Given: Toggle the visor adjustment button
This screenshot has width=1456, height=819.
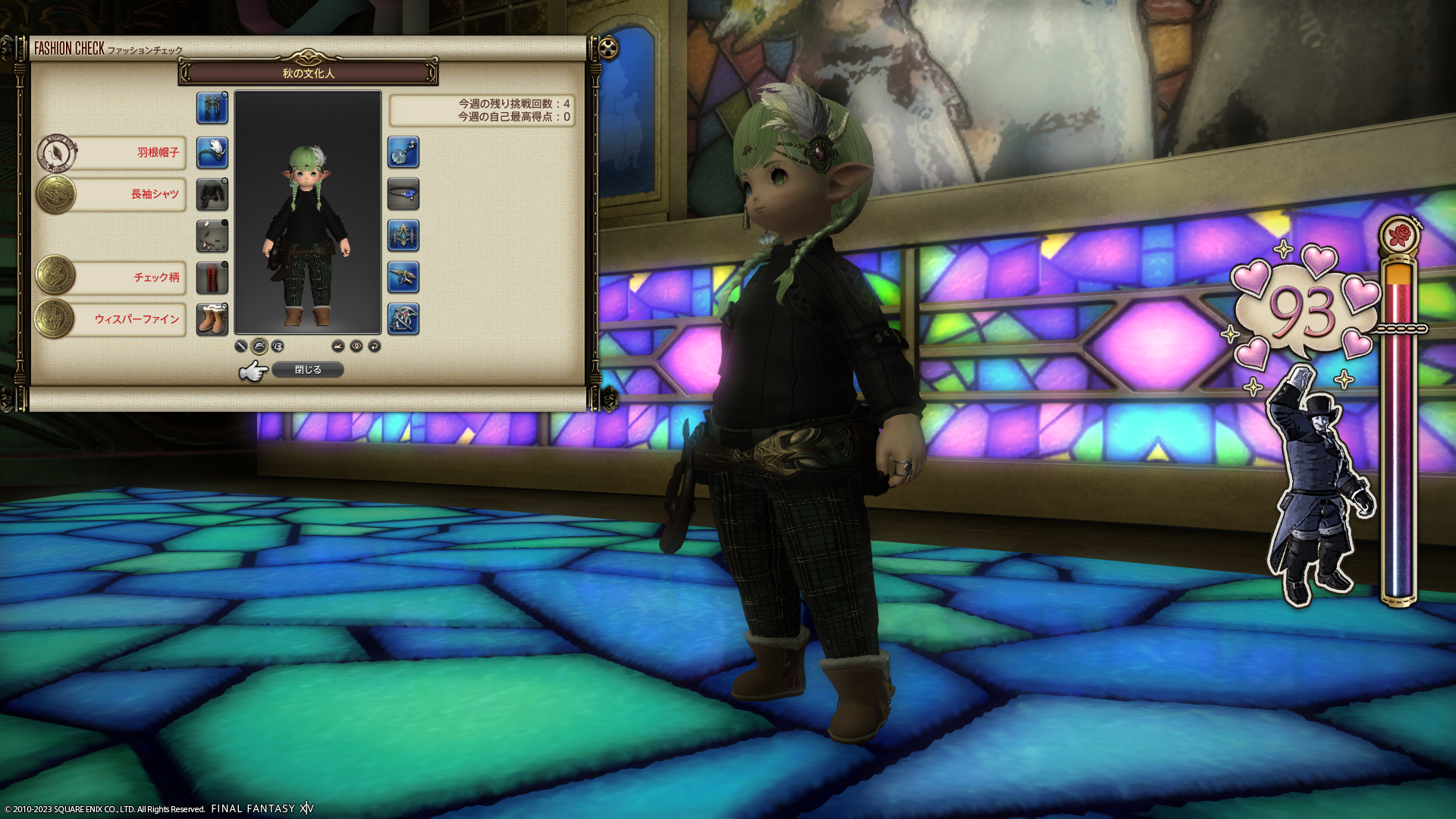Looking at the screenshot, I should [278, 346].
